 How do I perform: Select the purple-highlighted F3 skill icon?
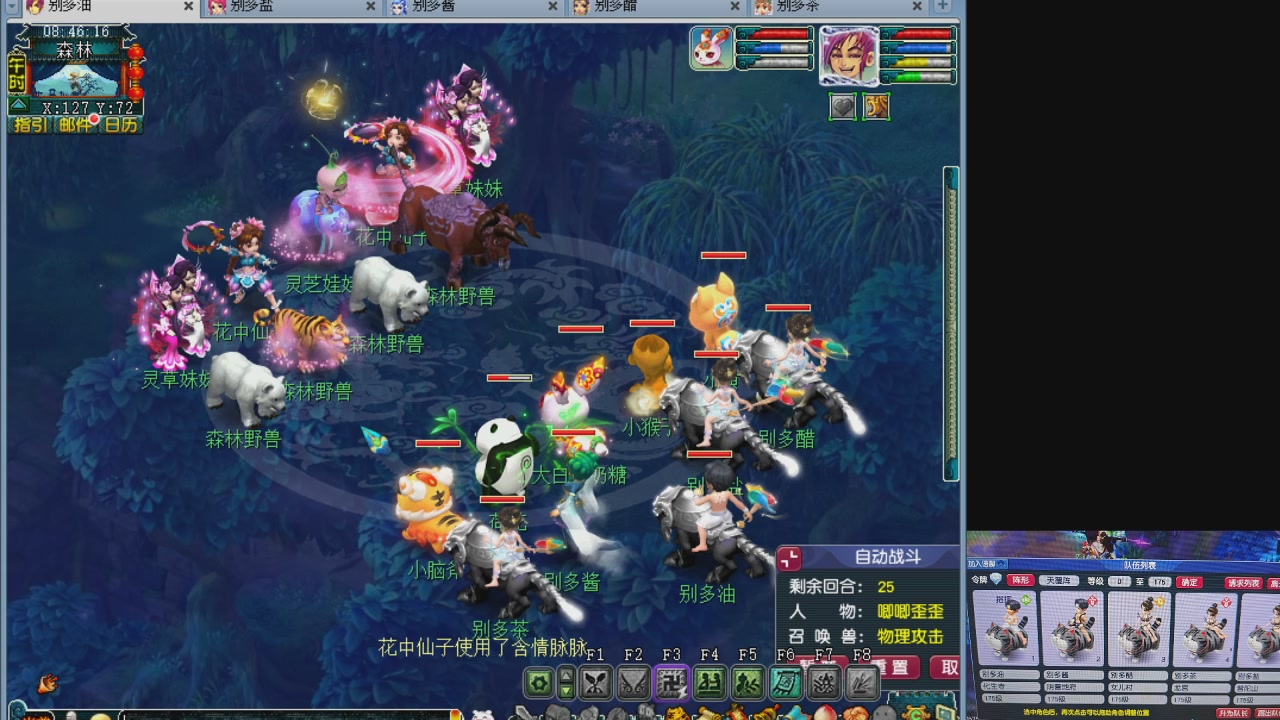[671, 681]
